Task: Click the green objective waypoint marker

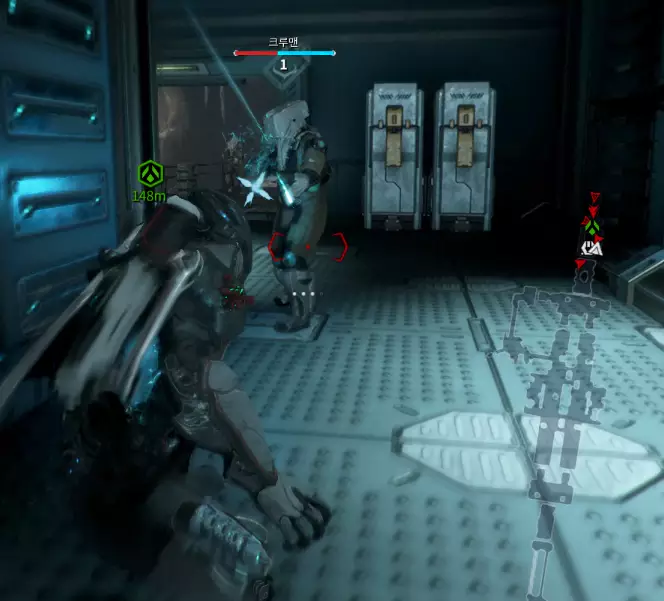Action: tap(149, 173)
